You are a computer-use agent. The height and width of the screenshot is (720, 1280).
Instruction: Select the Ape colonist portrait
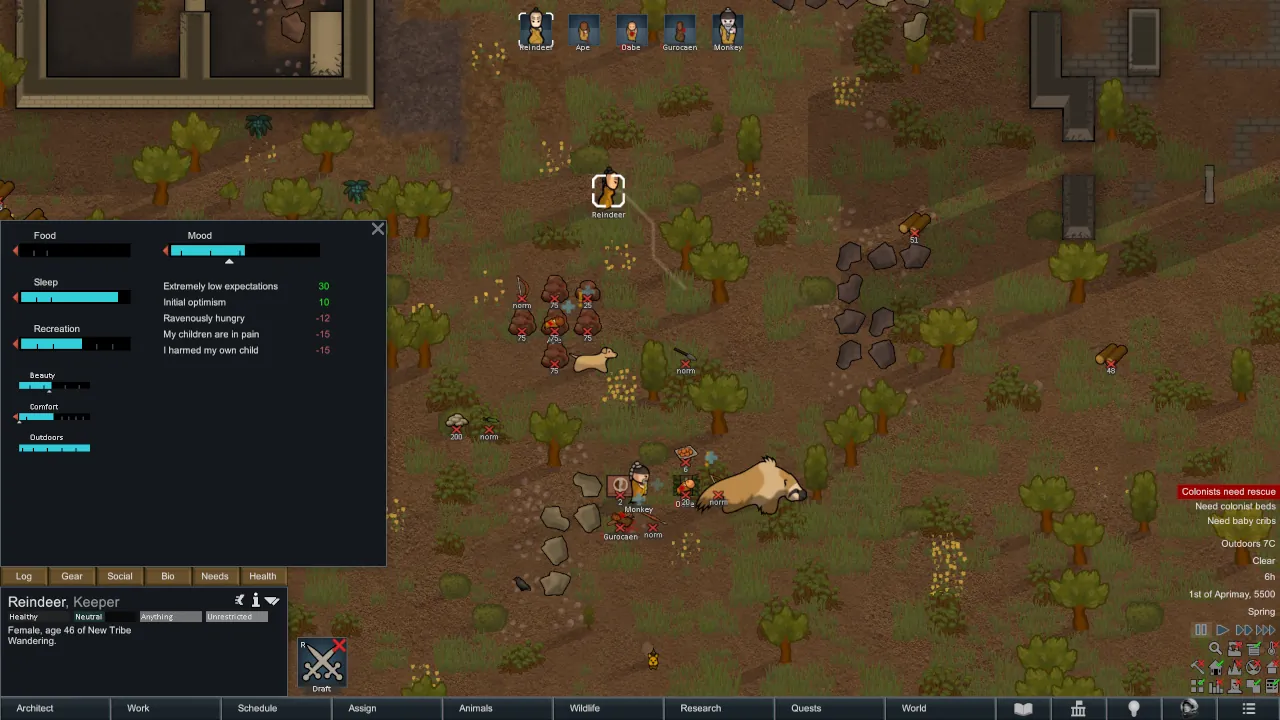point(583,29)
